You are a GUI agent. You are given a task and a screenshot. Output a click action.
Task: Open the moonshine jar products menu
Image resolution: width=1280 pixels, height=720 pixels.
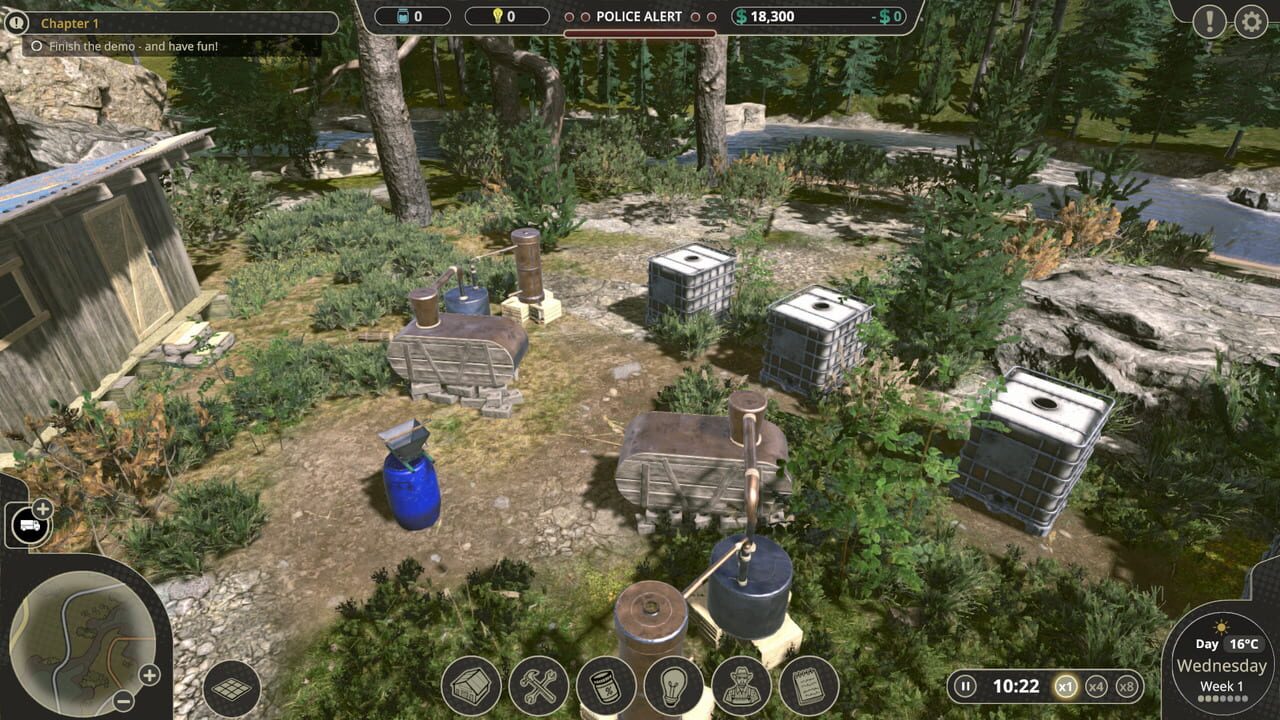[606, 688]
